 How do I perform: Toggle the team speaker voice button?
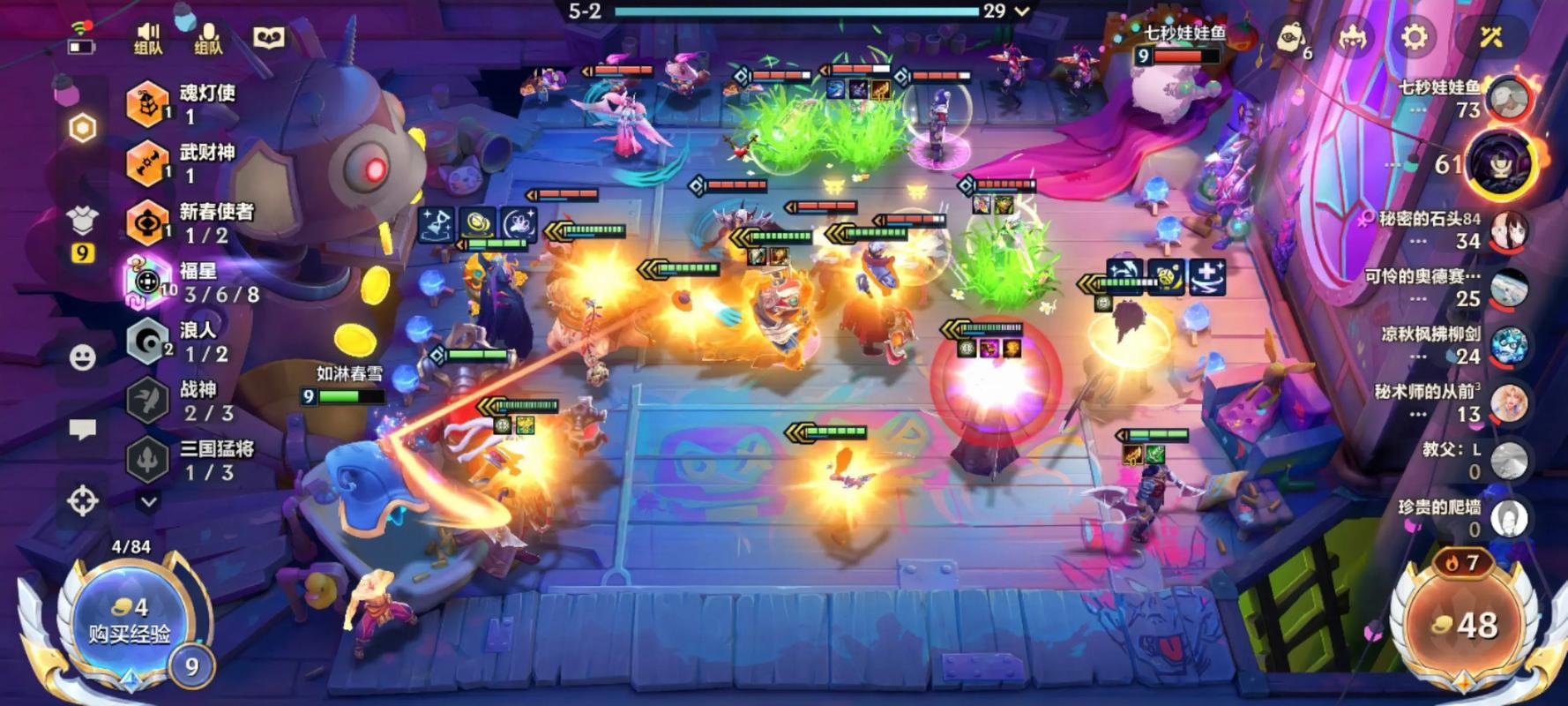click(148, 39)
